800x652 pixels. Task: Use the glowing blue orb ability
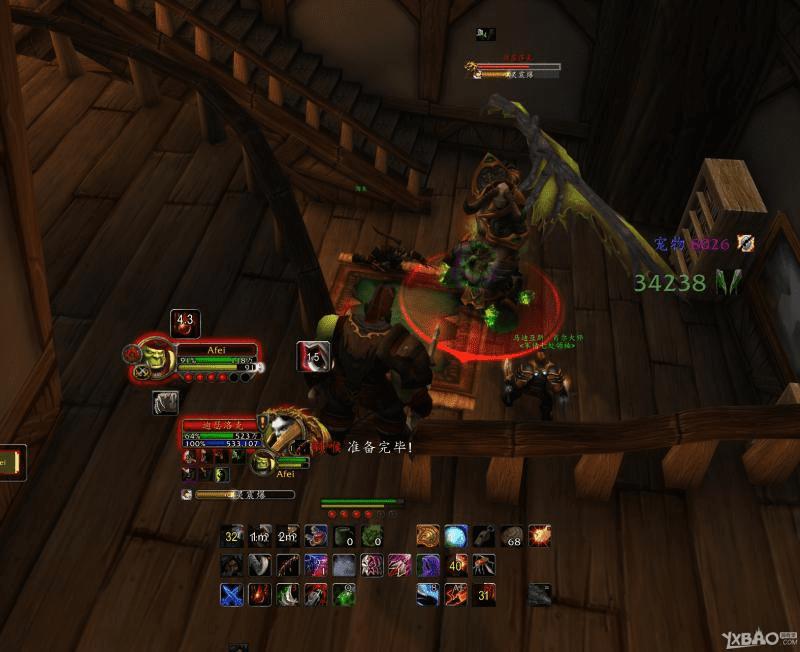coord(456,537)
